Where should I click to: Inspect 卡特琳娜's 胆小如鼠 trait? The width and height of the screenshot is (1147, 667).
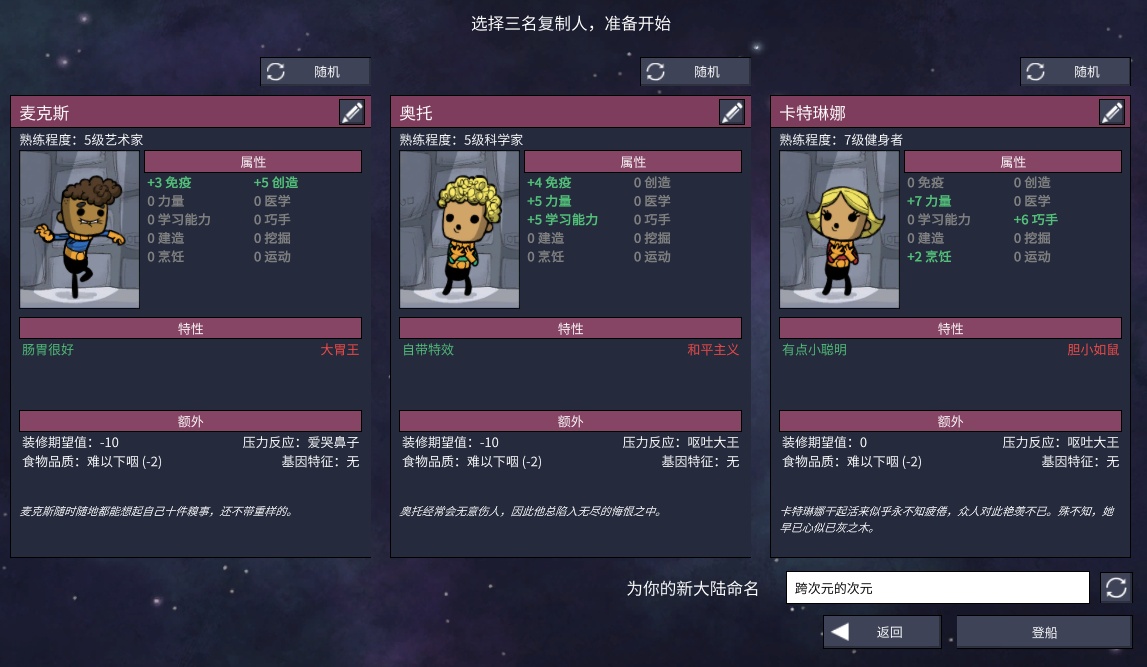(1093, 350)
